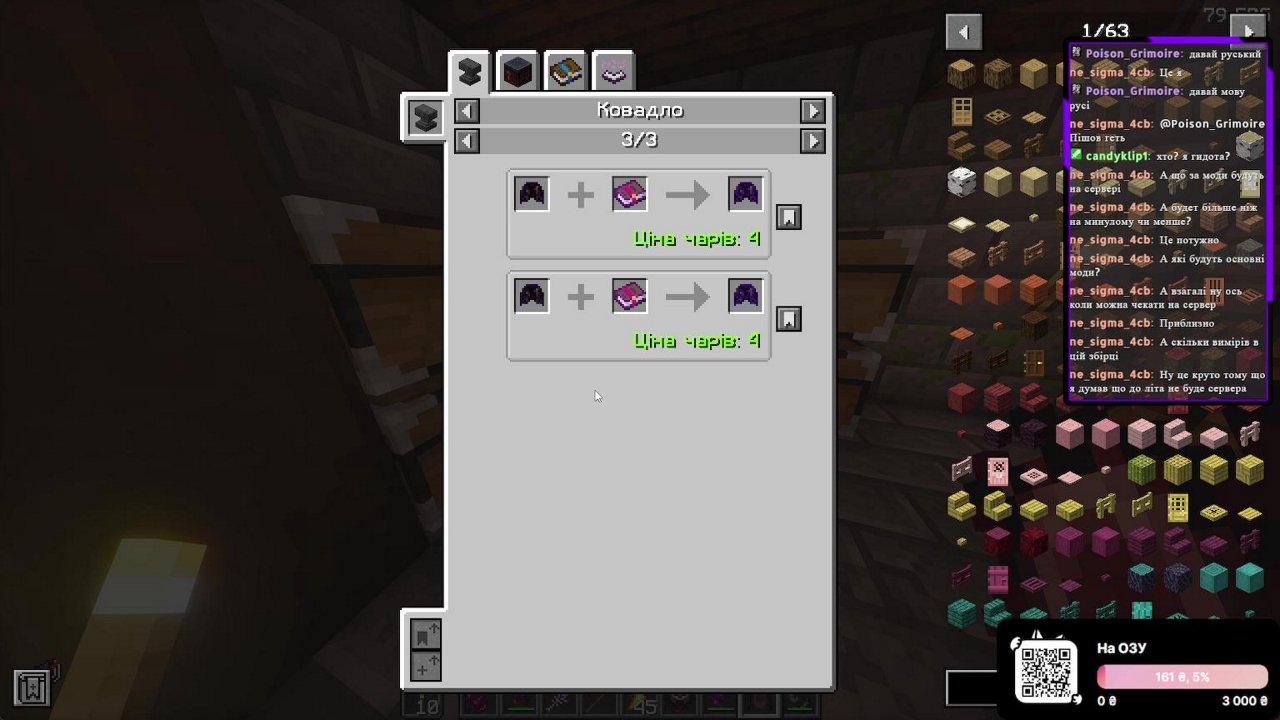
Task: Switch to the Ковадло title bar
Action: [x=639, y=110]
